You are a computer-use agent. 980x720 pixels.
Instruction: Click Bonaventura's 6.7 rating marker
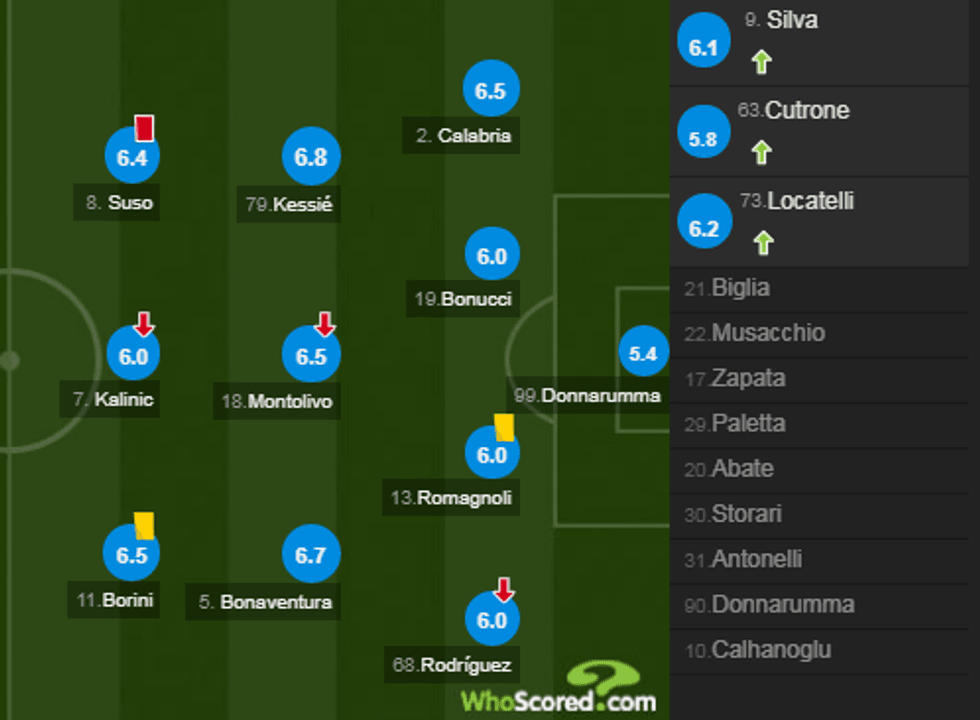311,555
